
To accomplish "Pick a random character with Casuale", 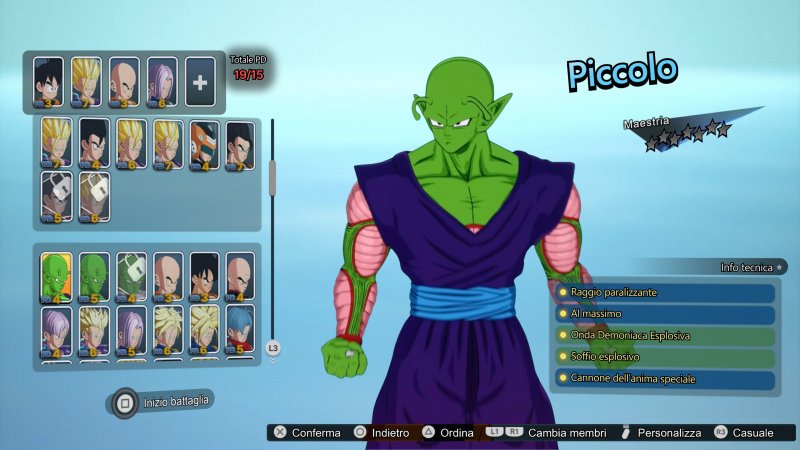I will point(744,433).
